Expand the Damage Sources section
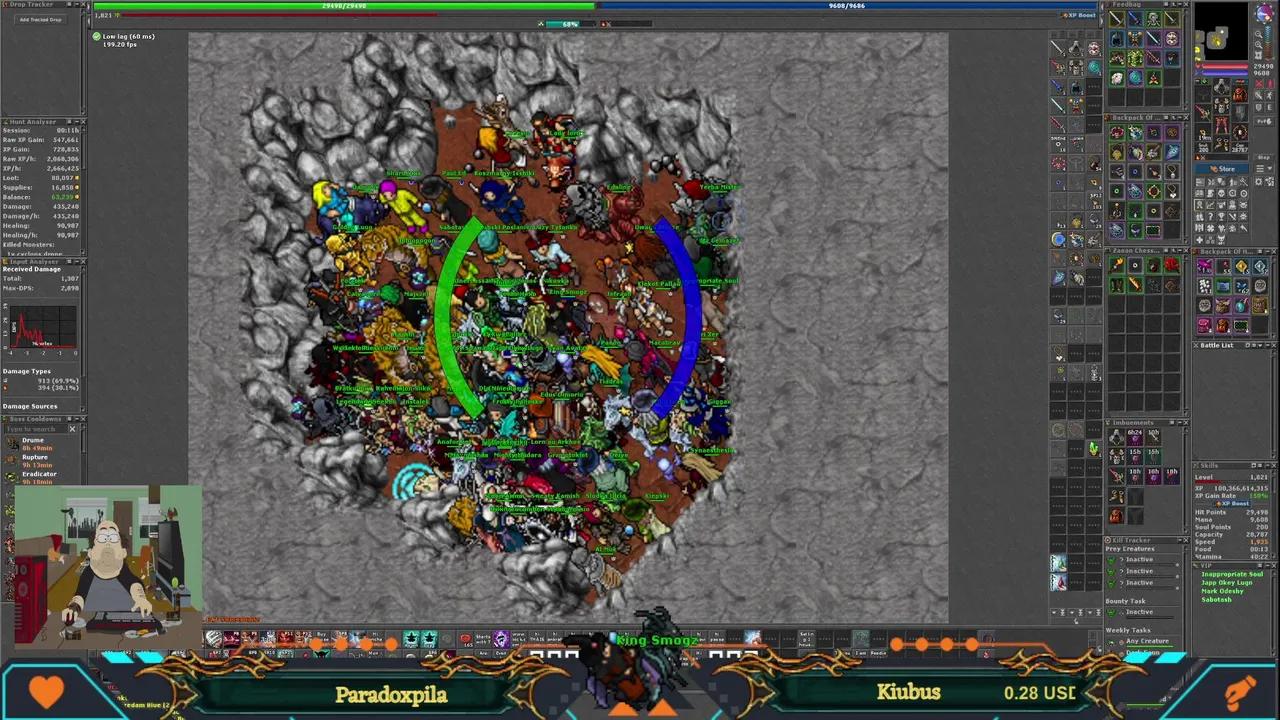The height and width of the screenshot is (720, 1280). [30, 406]
